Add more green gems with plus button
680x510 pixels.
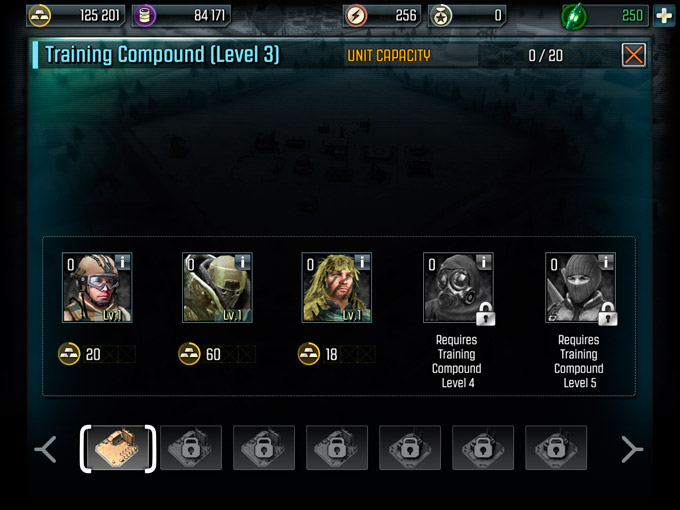pyautogui.click(x=664, y=16)
